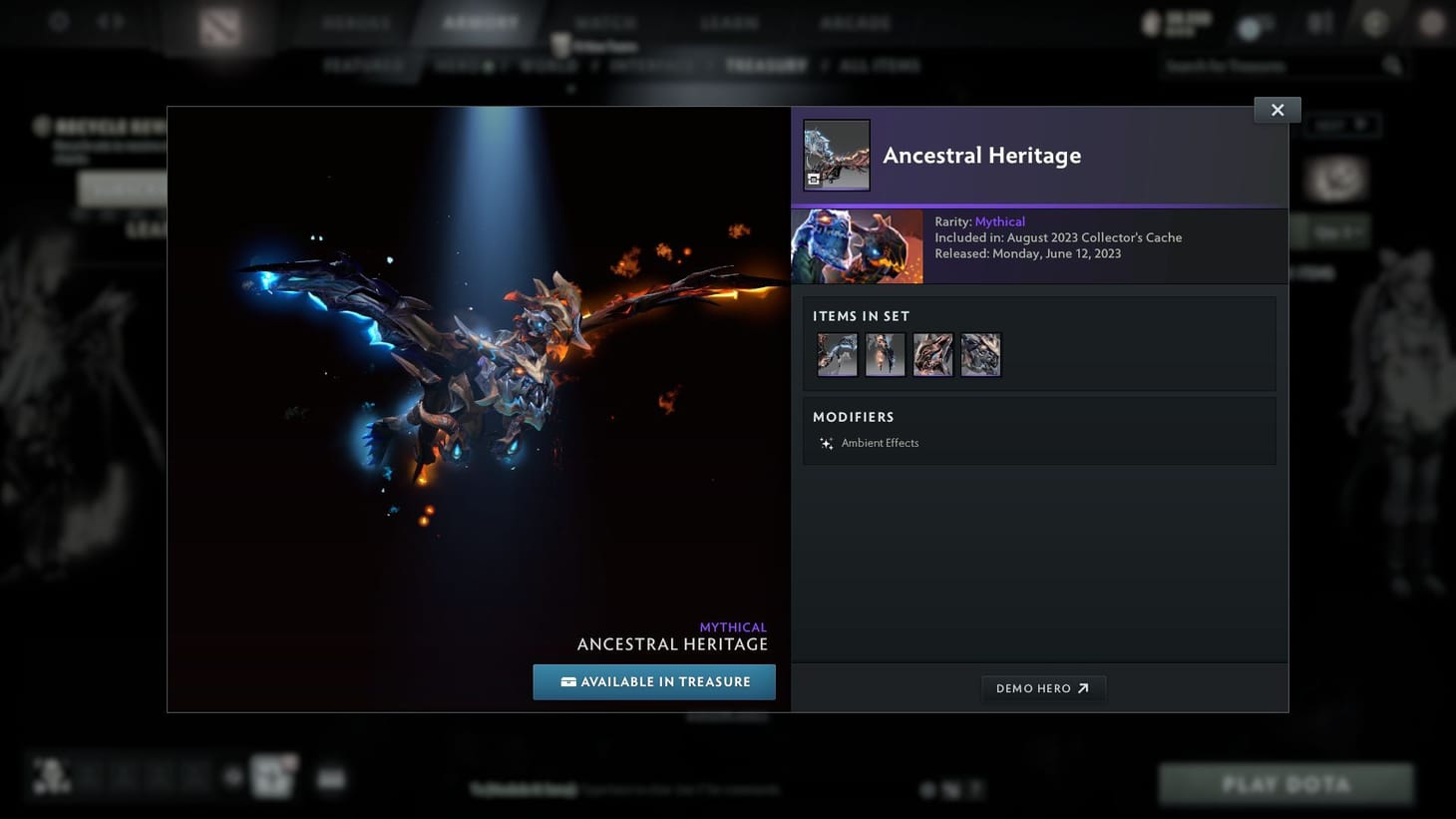
Task: Open the TREASURY sub-tab
Action: (767, 65)
